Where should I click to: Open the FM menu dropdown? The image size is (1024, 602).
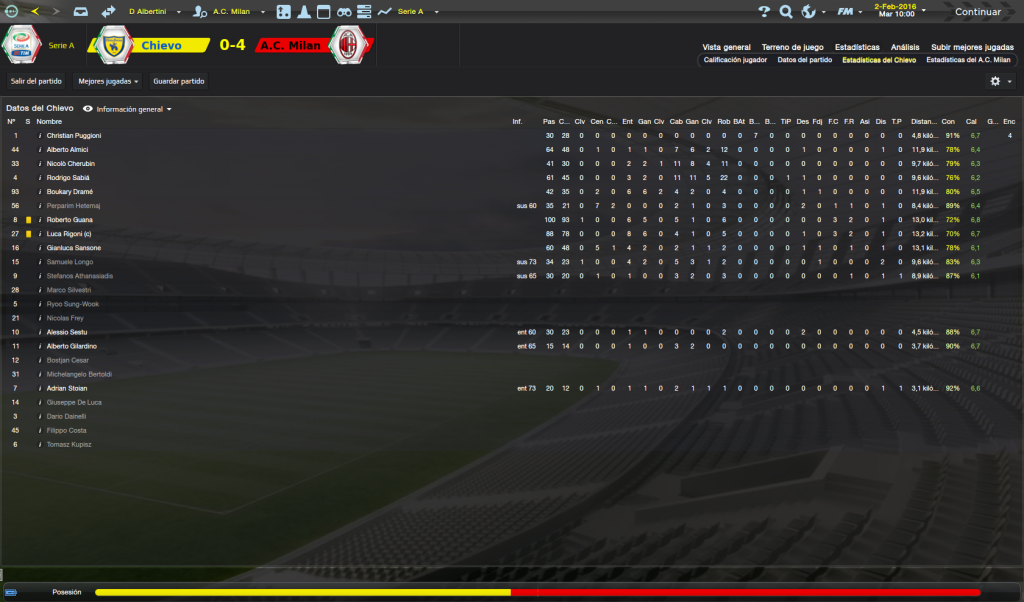(x=849, y=12)
